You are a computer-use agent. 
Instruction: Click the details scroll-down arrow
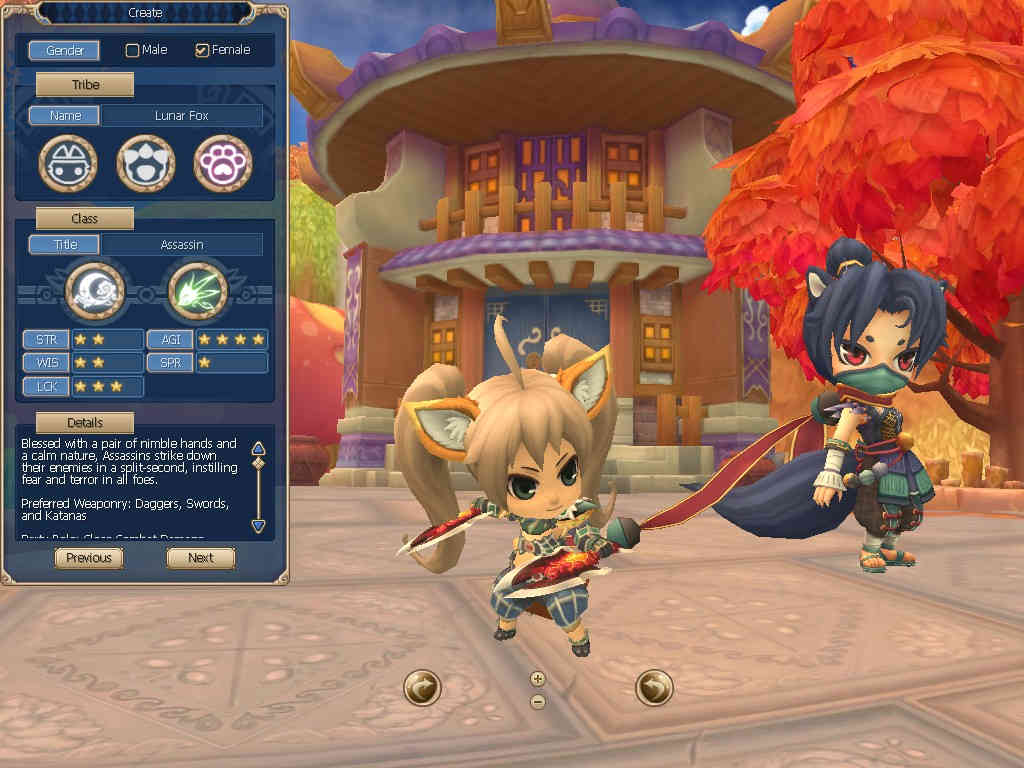[x=258, y=525]
